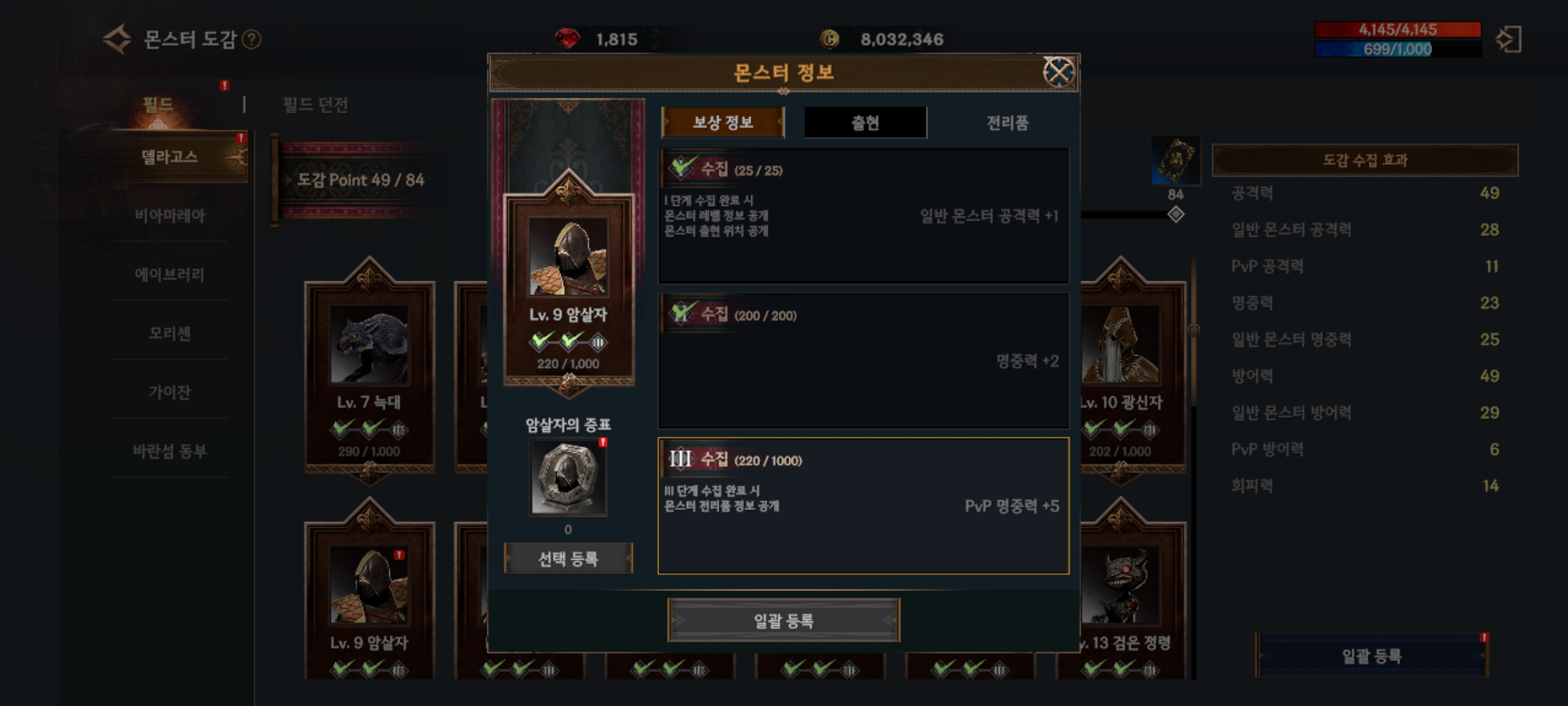
Task: Select the 200/200 collection reward row
Action: coord(863,361)
